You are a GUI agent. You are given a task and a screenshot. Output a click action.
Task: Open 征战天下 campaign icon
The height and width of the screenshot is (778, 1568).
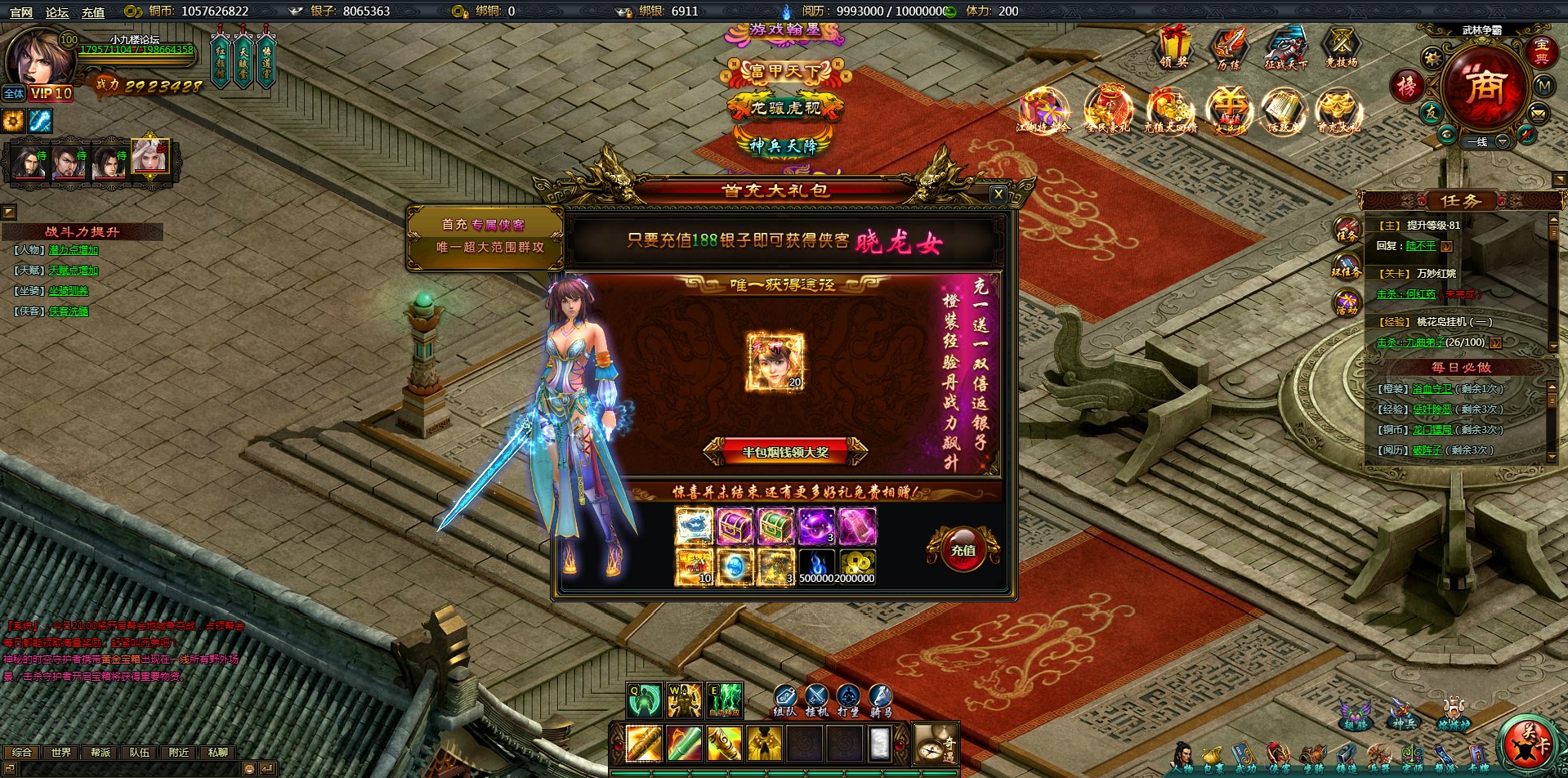coord(1285,47)
